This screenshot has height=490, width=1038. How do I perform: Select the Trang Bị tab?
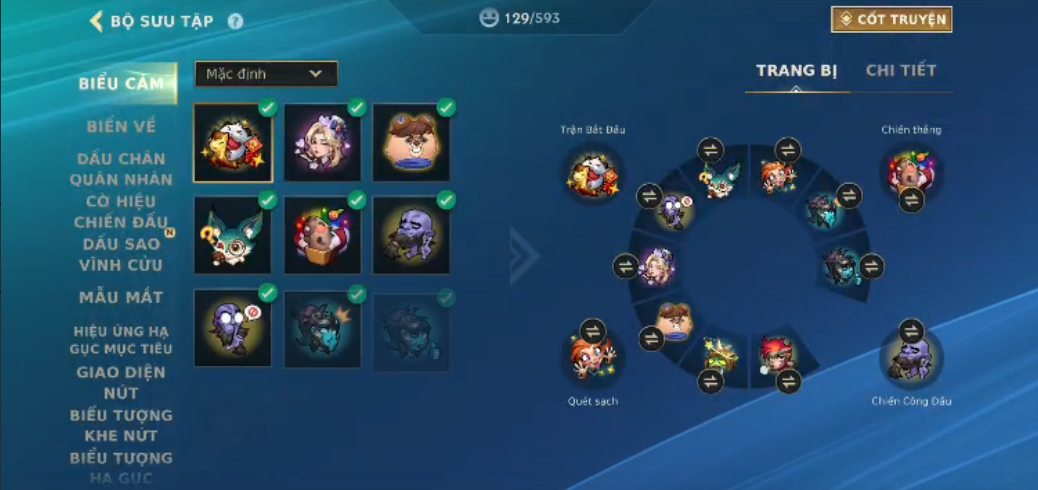pyautogui.click(x=796, y=70)
